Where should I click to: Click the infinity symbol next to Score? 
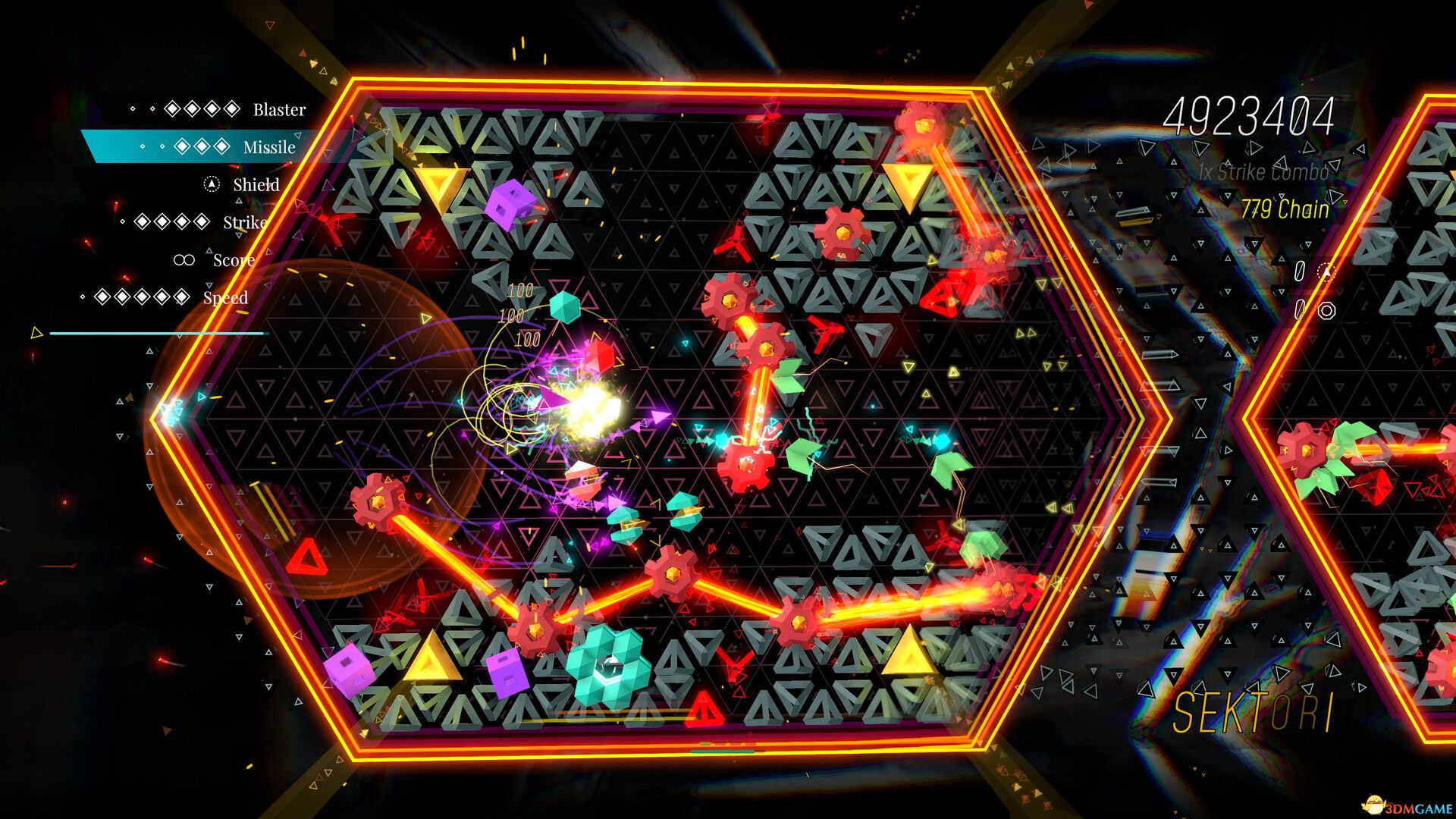click(x=184, y=260)
